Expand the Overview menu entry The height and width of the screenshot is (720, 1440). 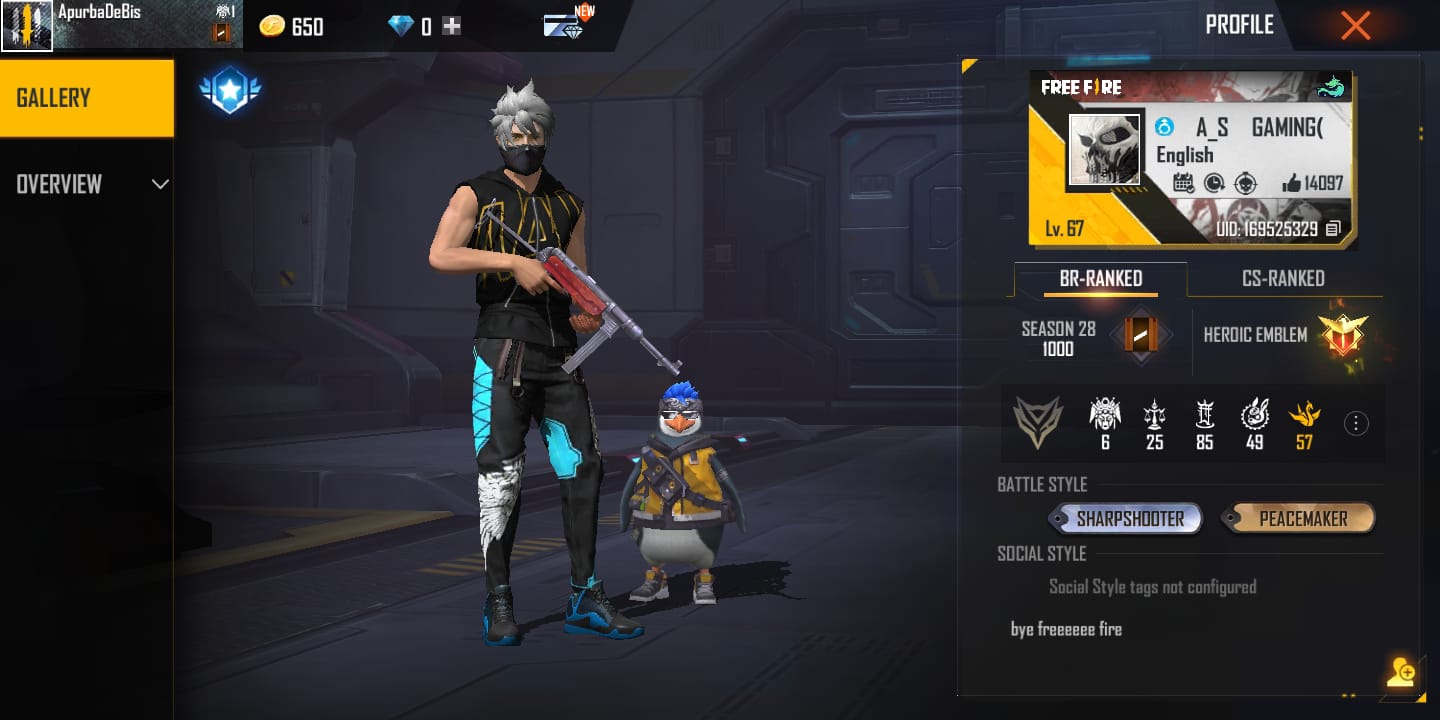[x=86, y=184]
